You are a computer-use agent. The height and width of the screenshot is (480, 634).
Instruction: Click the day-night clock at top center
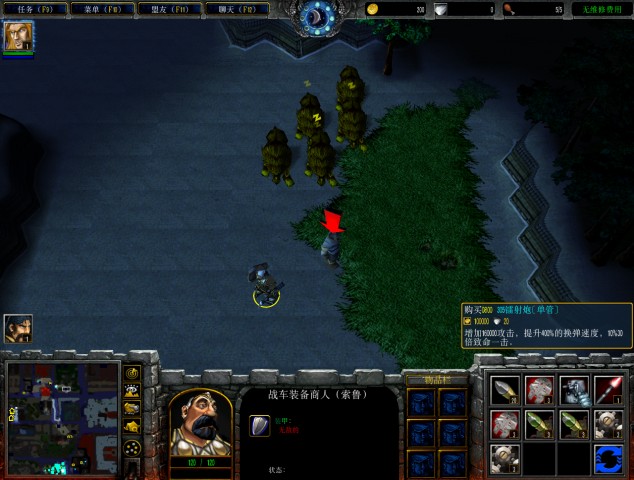pyautogui.click(x=319, y=15)
